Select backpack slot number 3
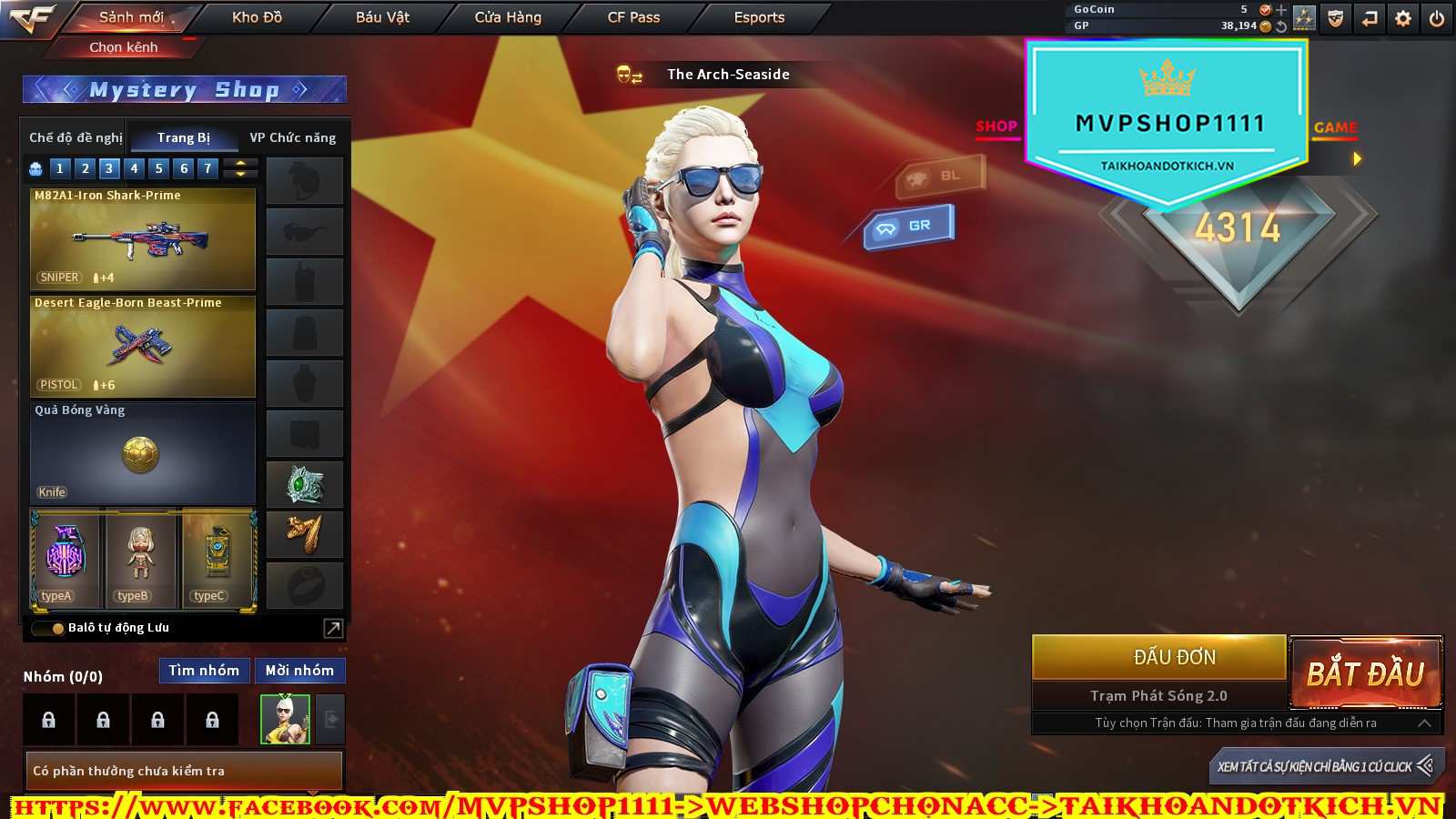1456x819 pixels. pyautogui.click(x=109, y=168)
